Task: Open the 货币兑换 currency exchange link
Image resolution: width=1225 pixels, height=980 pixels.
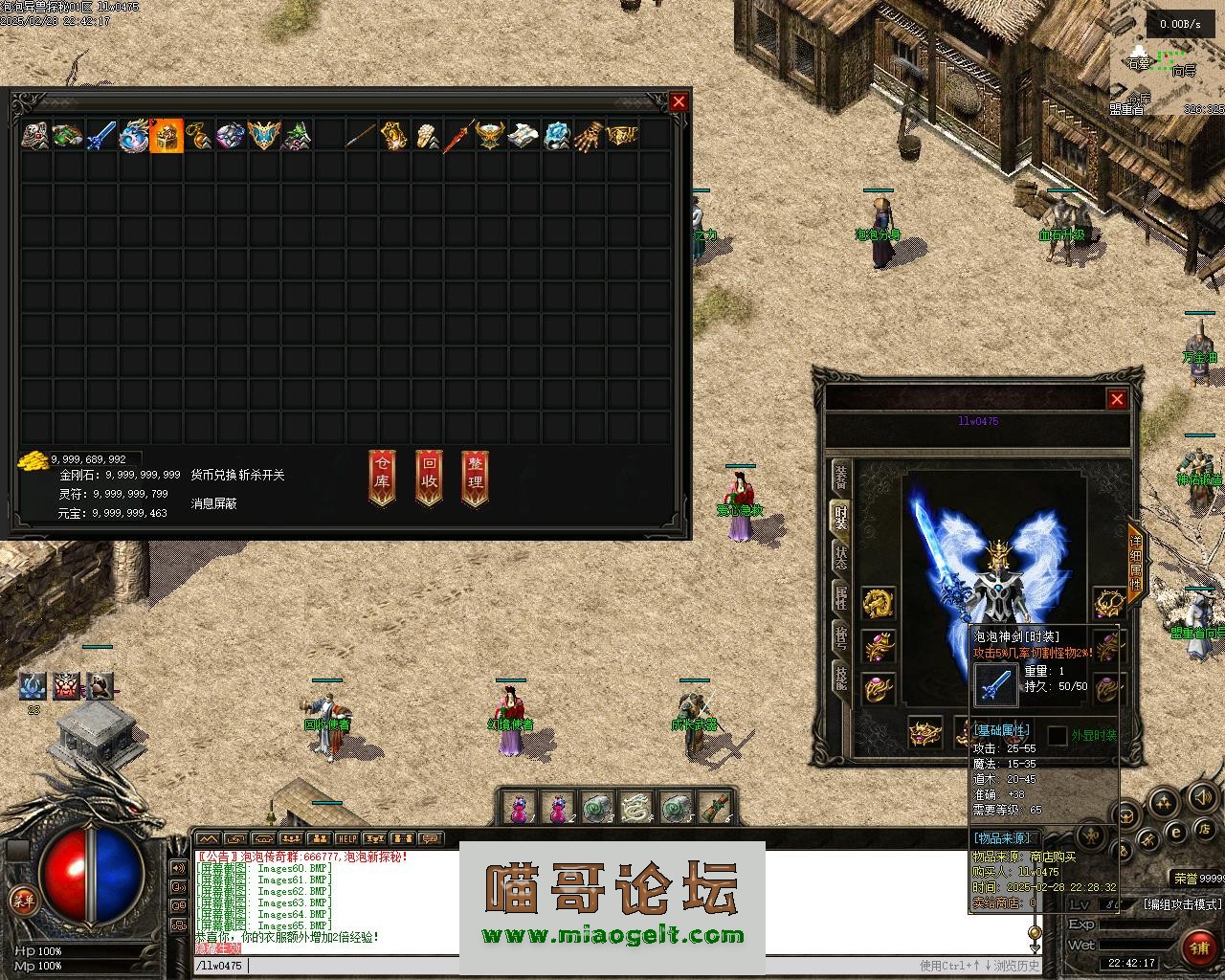Action: coord(212,475)
